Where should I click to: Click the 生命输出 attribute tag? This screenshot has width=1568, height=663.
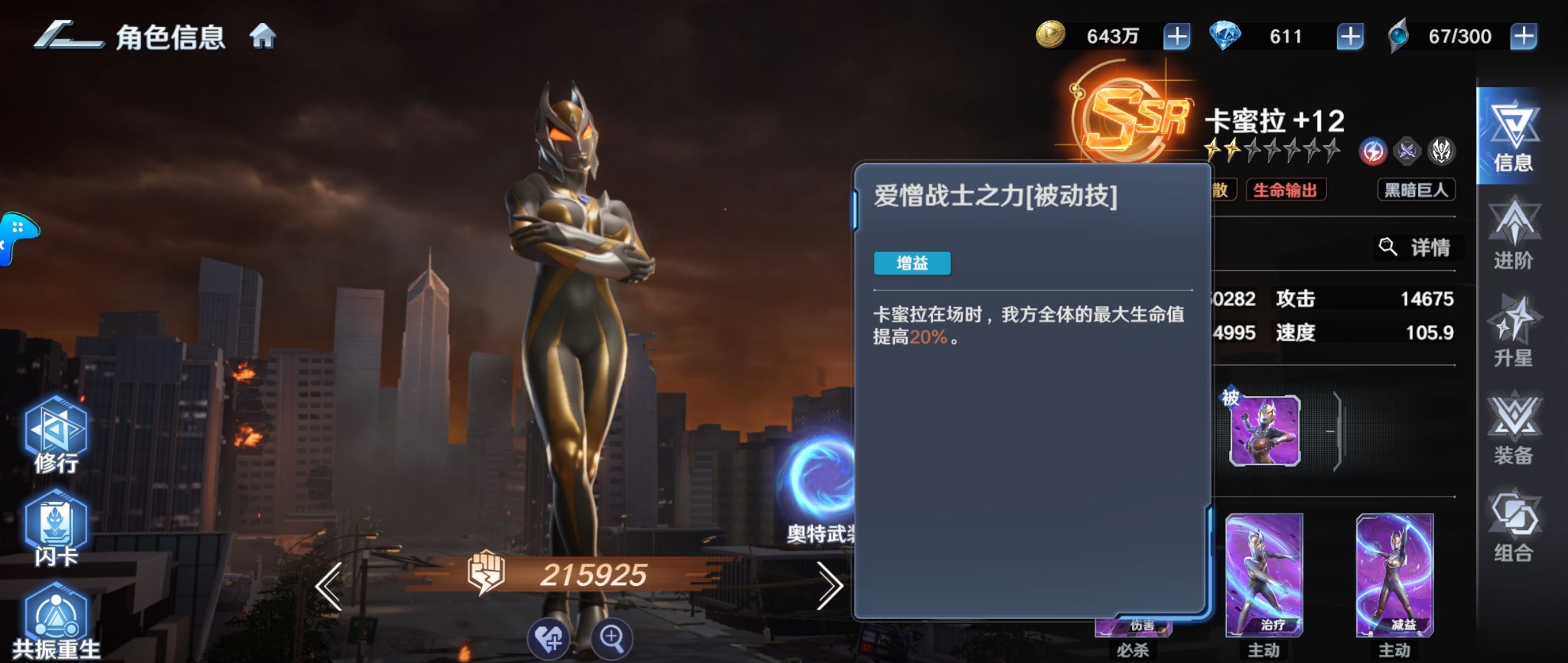tap(1287, 190)
